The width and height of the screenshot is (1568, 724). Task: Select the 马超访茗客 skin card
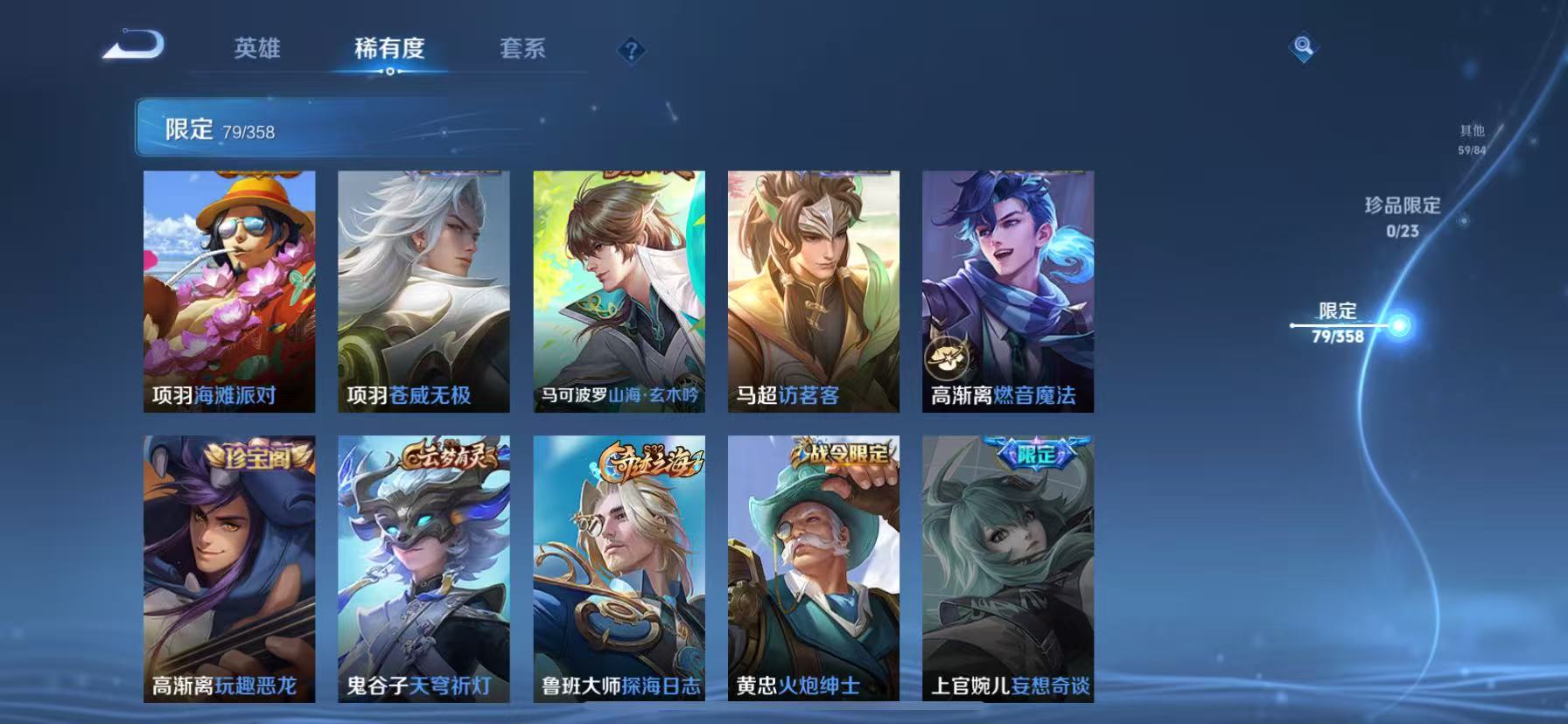[x=813, y=289]
